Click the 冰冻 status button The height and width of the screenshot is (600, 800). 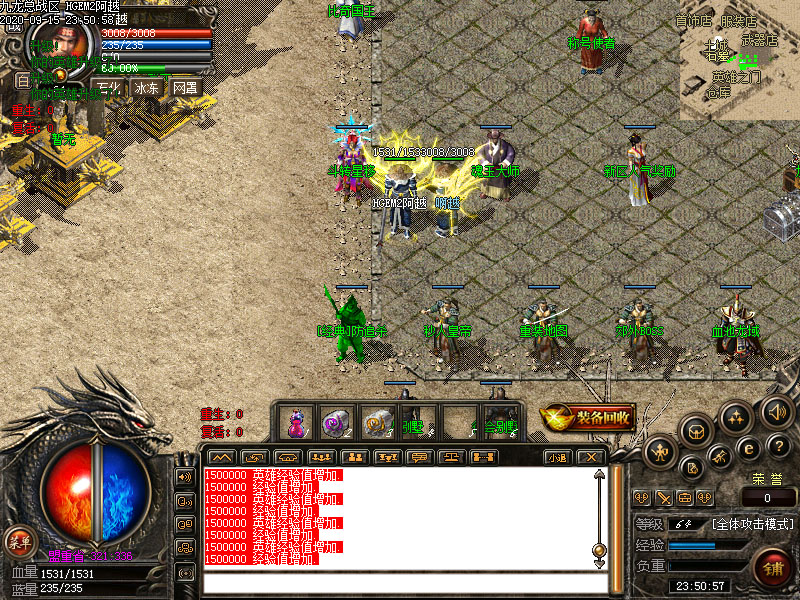[147, 88]
